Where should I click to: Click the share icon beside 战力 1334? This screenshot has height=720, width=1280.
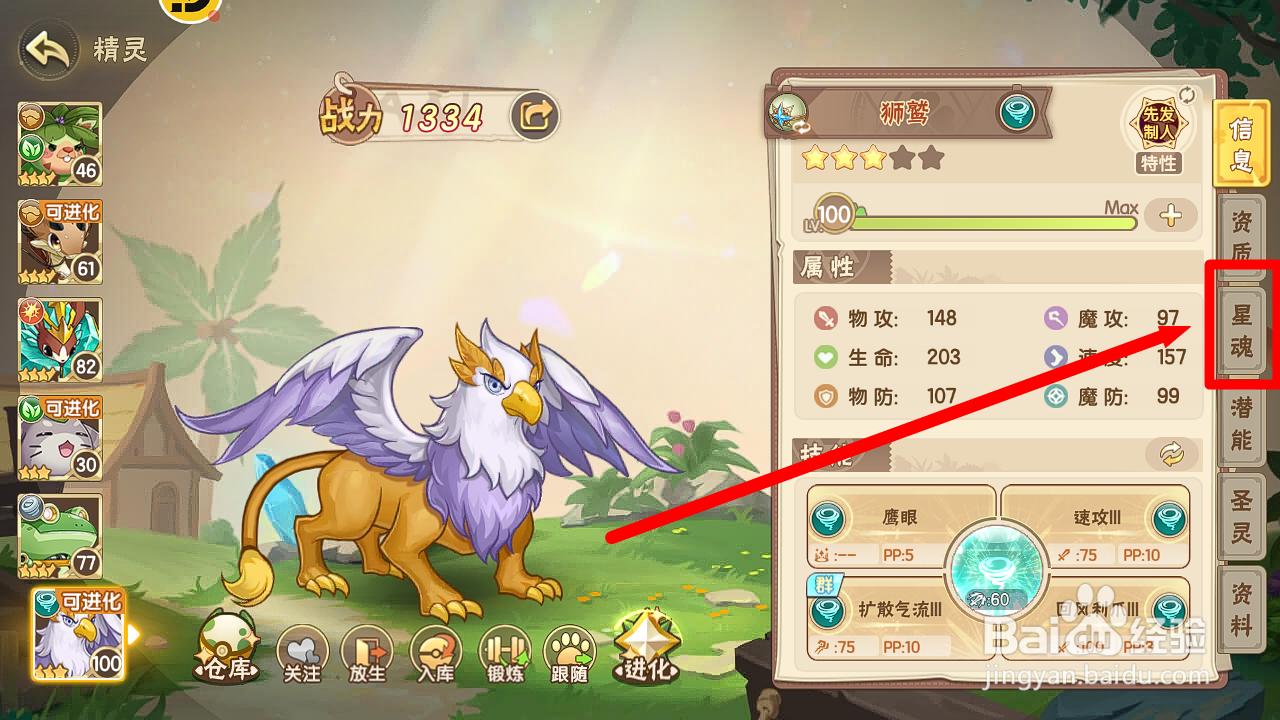(535, 115)
